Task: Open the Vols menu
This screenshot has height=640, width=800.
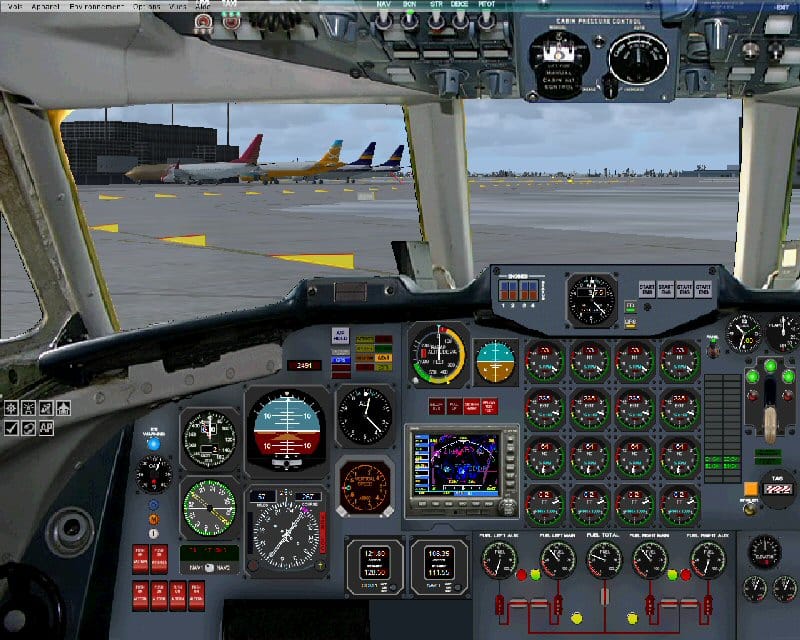Action: [14, 6]
